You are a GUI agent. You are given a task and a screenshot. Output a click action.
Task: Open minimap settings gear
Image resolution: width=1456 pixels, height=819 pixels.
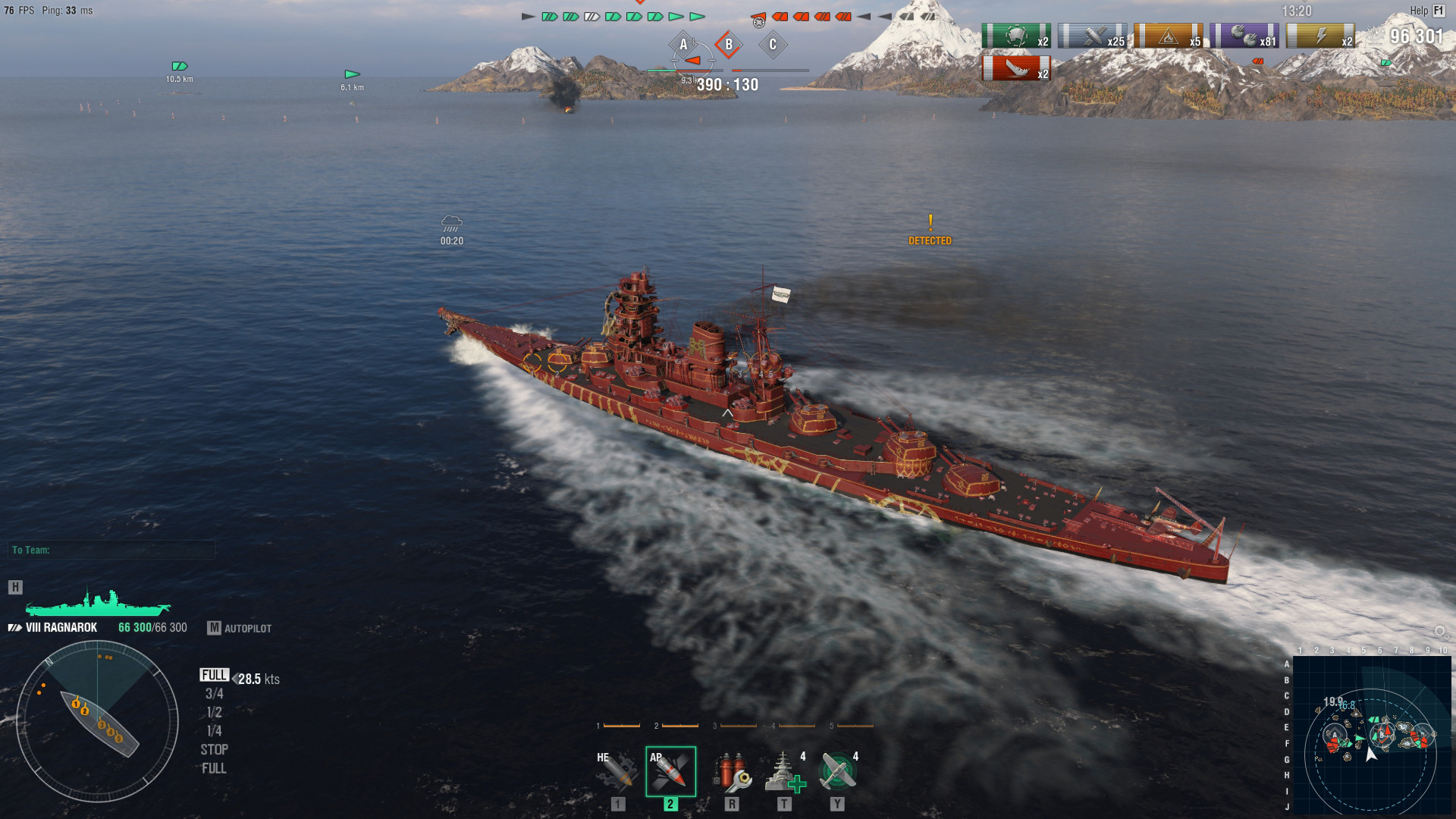pyautogui.click(x=1439, y=632)
